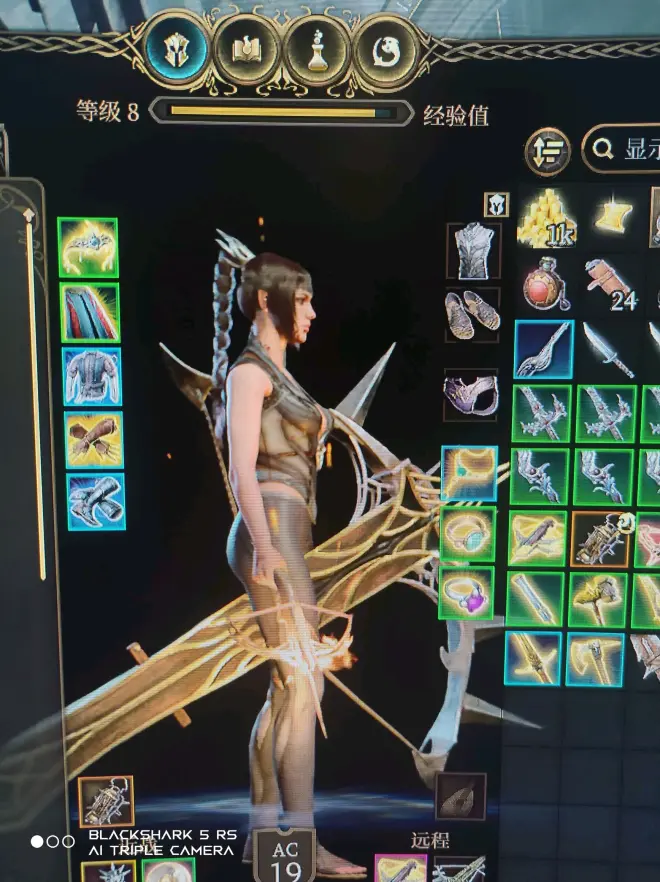
Task: Select the purple underwear slot
Action: (471, 393)
